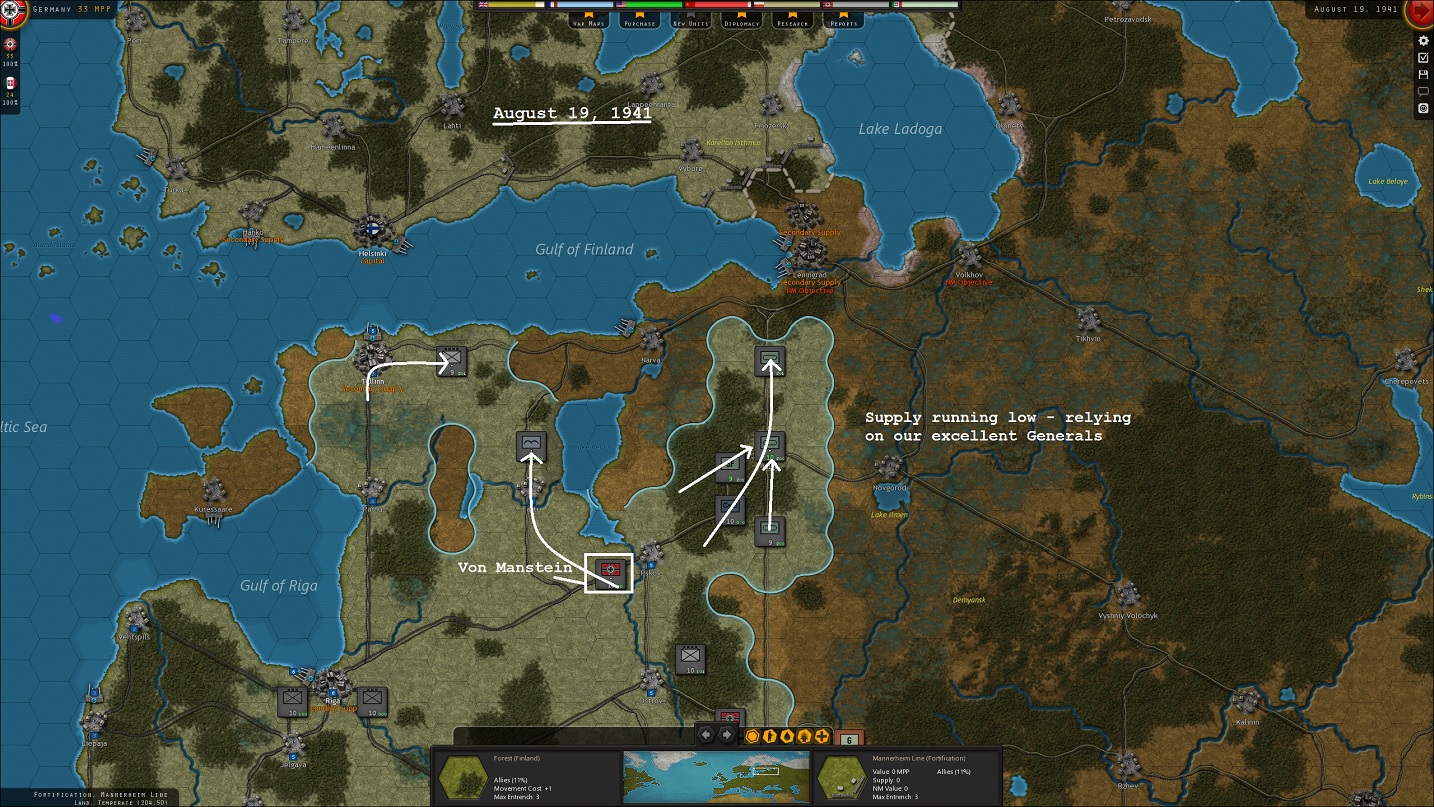The width and height of the screenshot is (1434, 807).
Task: Toggle the soldier figure overlay button
Action: pos(770,737)
